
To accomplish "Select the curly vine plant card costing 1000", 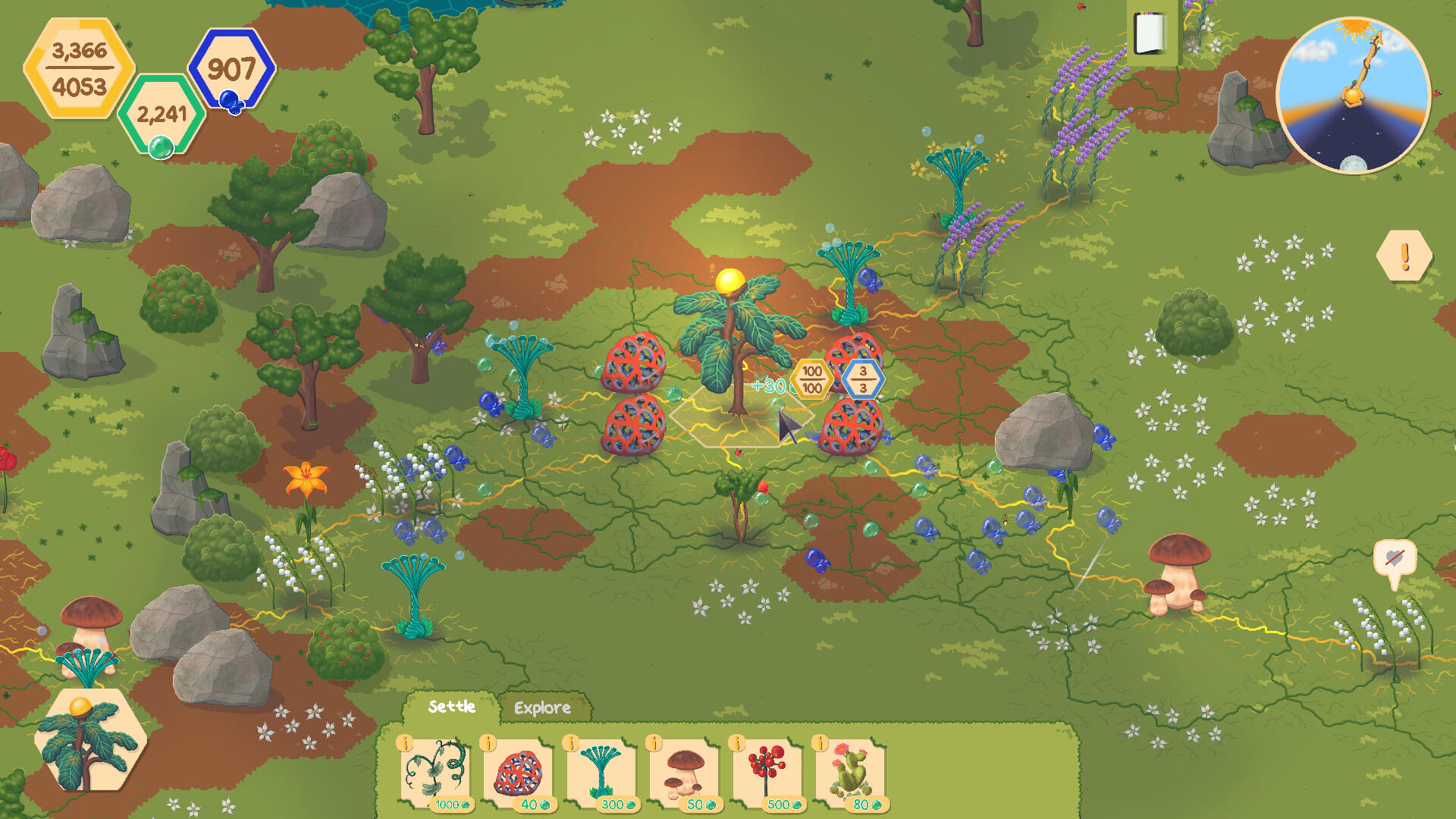I will tap(435, 773).
